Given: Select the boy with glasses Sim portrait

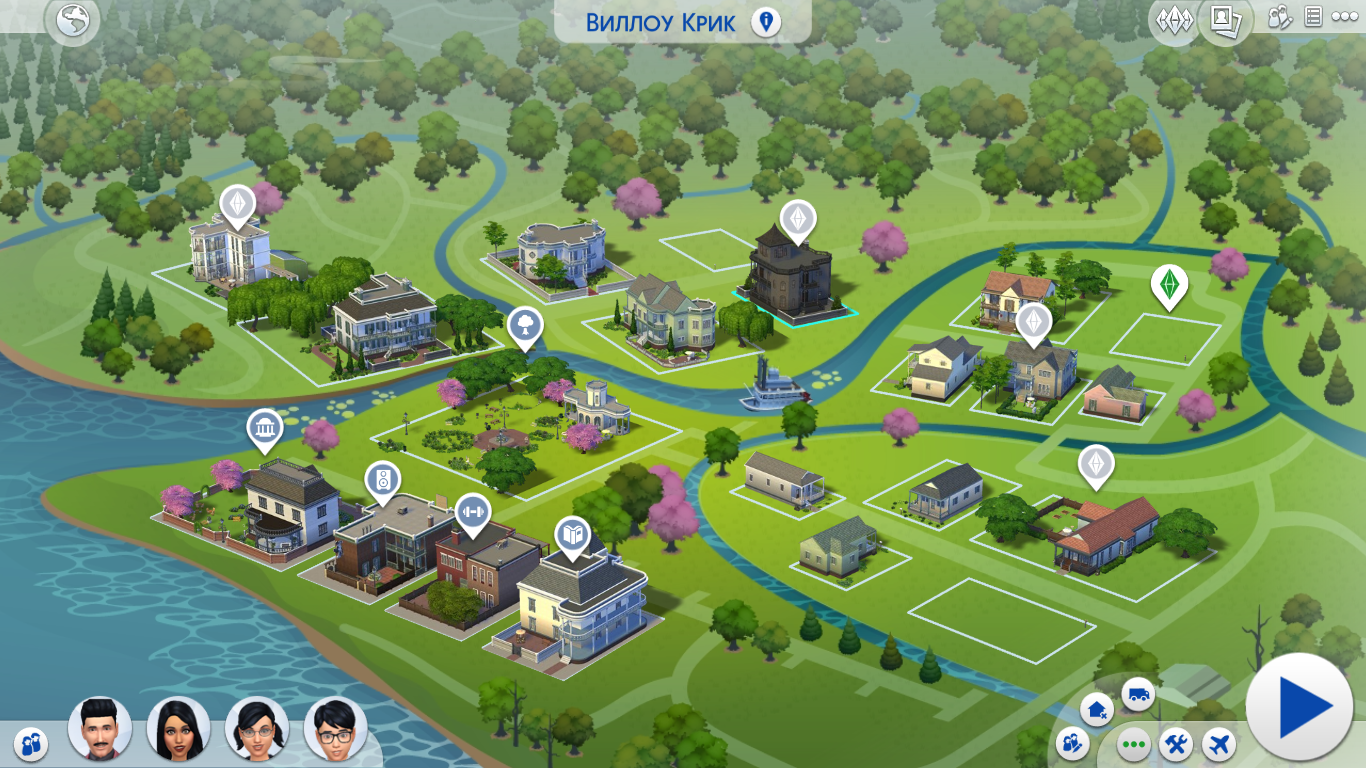Looking at the screenshot, I should (x=335, y=728).
